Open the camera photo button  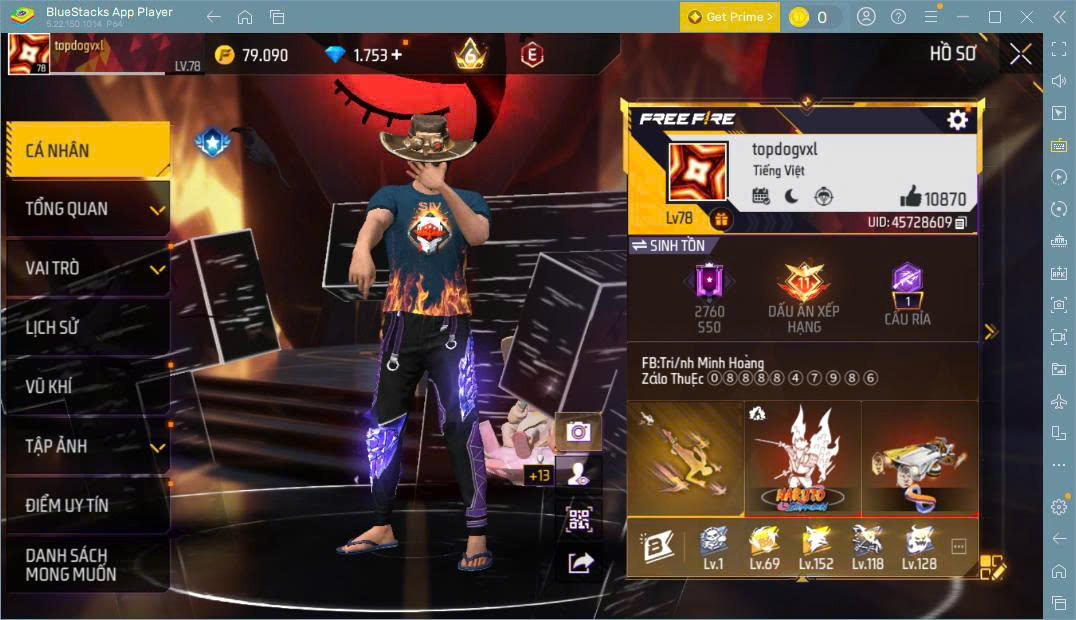pyautogui.click(x=578, y=431)
